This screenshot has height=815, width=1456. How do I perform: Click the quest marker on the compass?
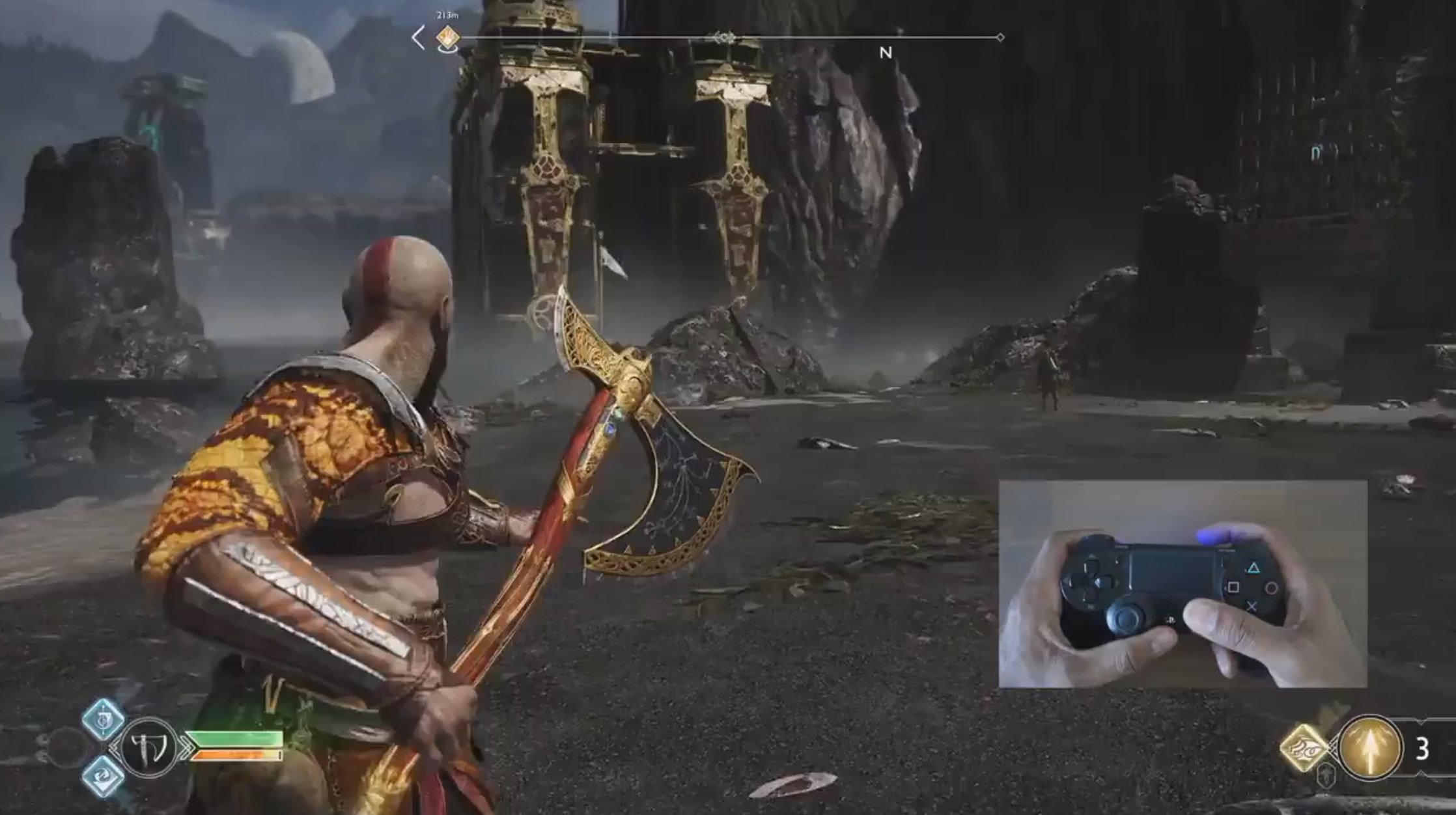tap(447, 38)
